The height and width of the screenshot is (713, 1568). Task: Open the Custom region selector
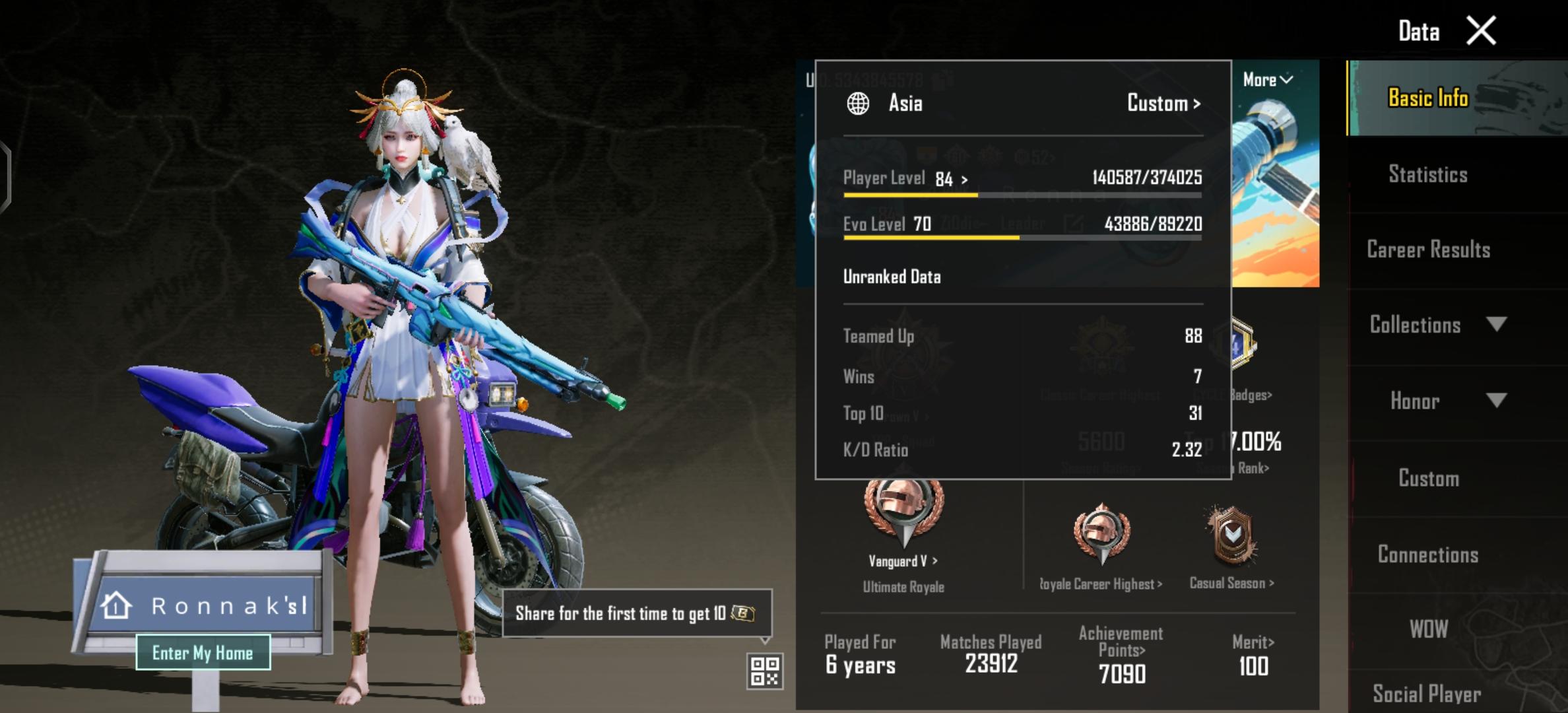coord(1162,102)
